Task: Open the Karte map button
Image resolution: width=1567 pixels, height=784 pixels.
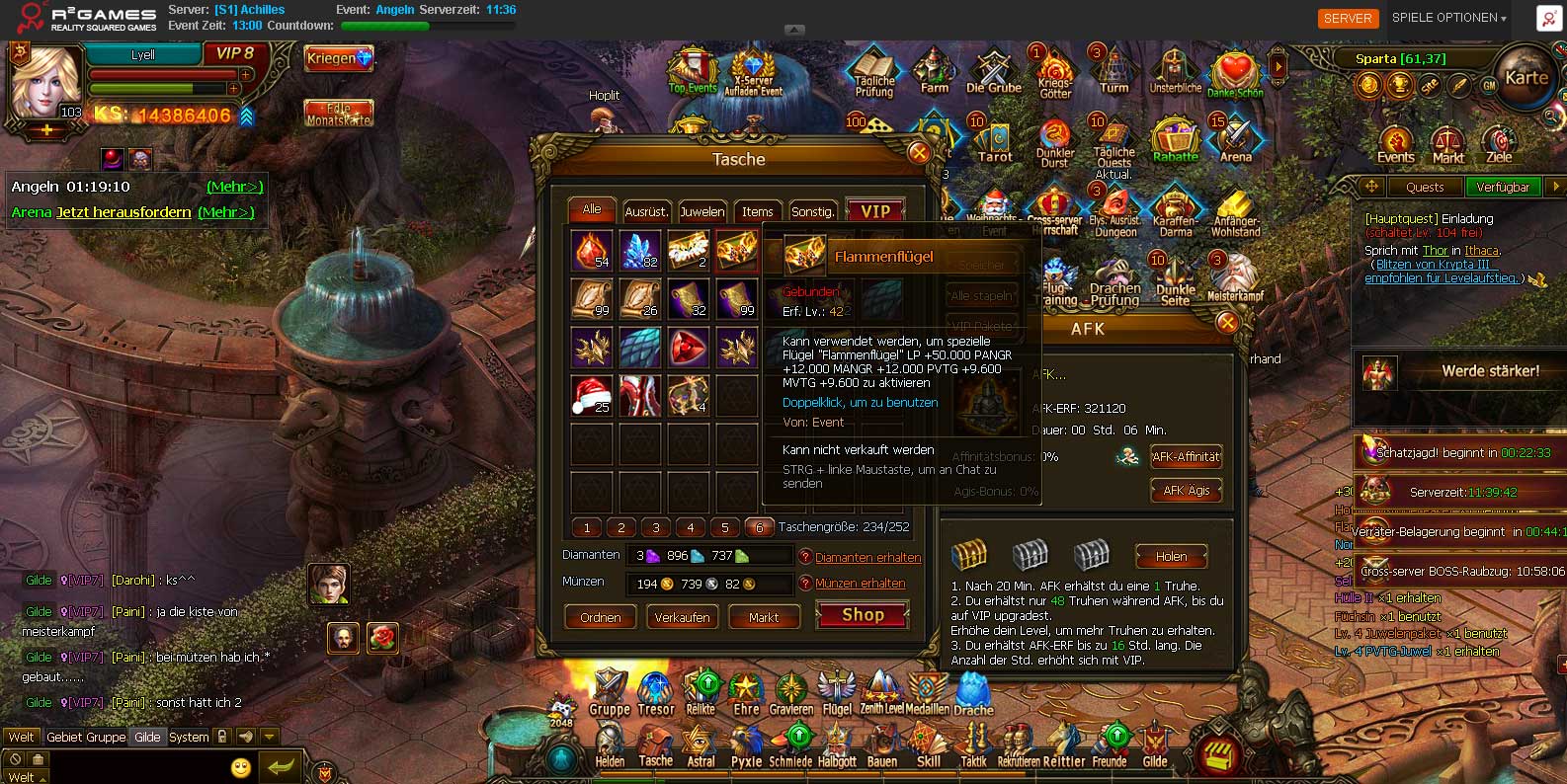Action: coord(1526,79)
